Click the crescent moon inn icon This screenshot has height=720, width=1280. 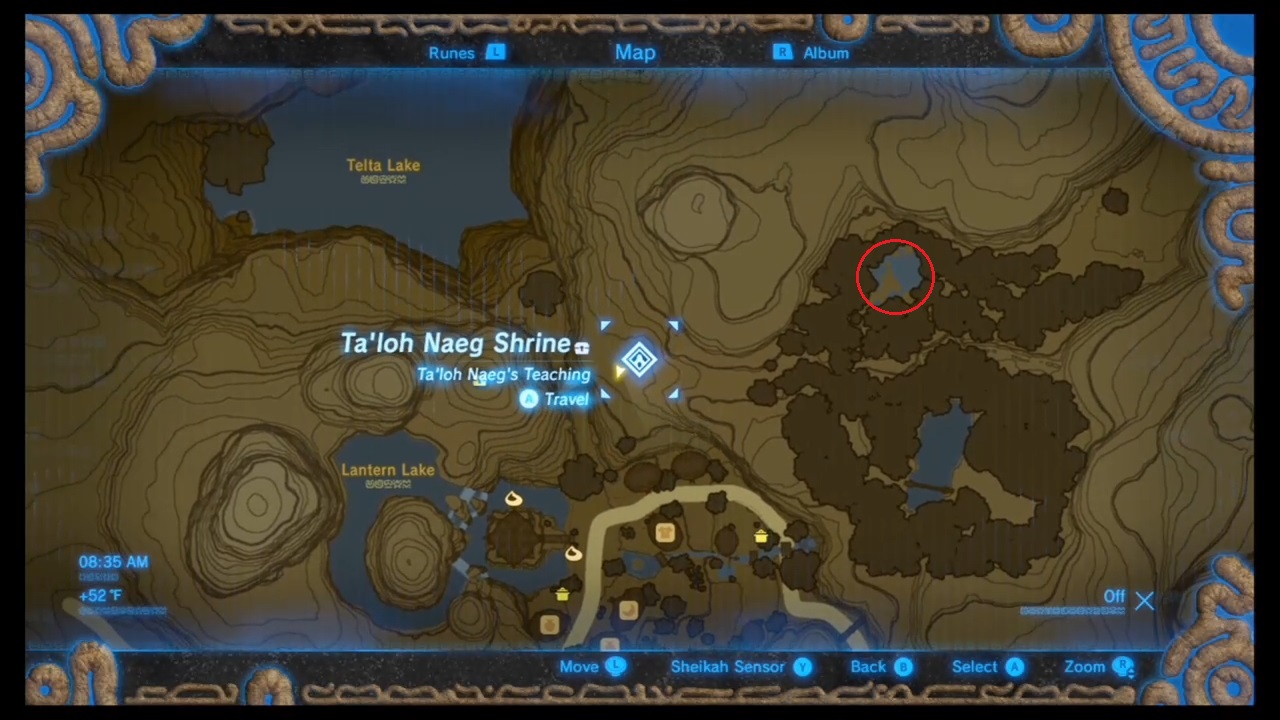(x=628, y=610)
